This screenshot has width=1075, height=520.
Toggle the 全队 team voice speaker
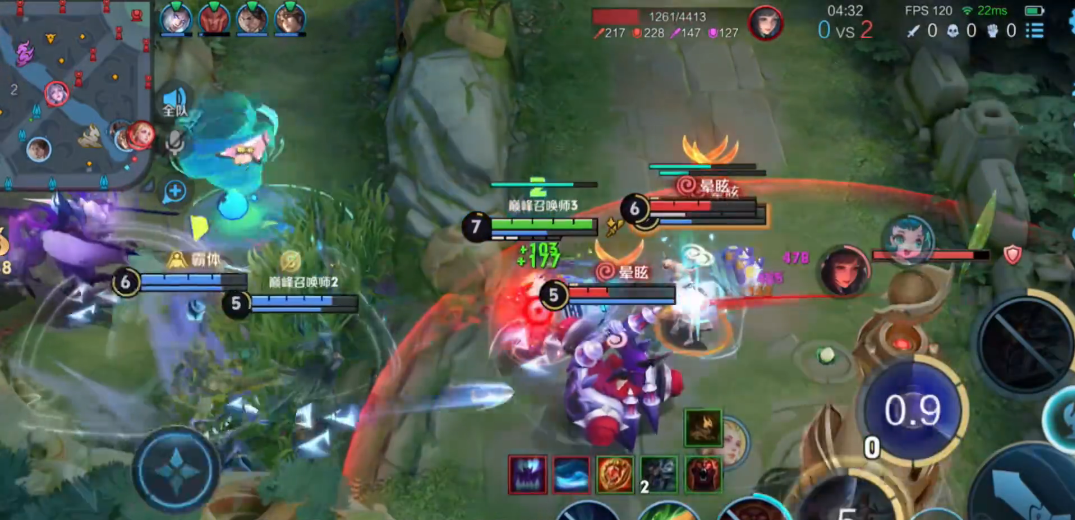coord(175,101)
